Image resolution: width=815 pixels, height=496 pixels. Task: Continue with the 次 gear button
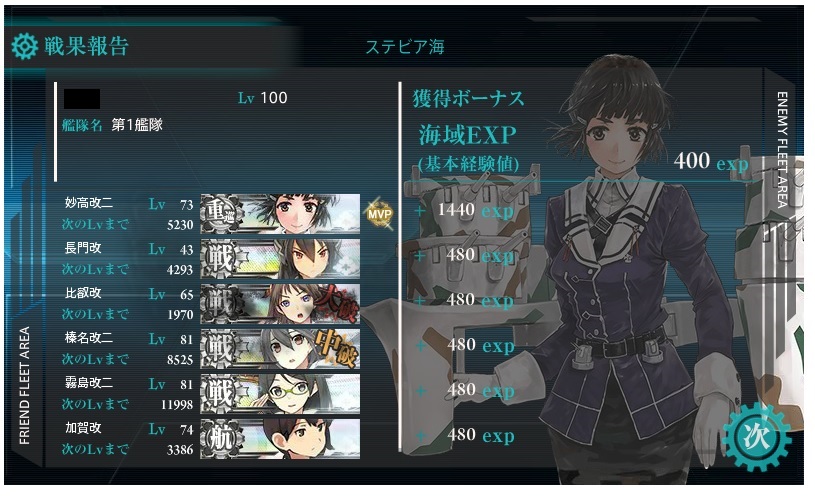[755, 433]
